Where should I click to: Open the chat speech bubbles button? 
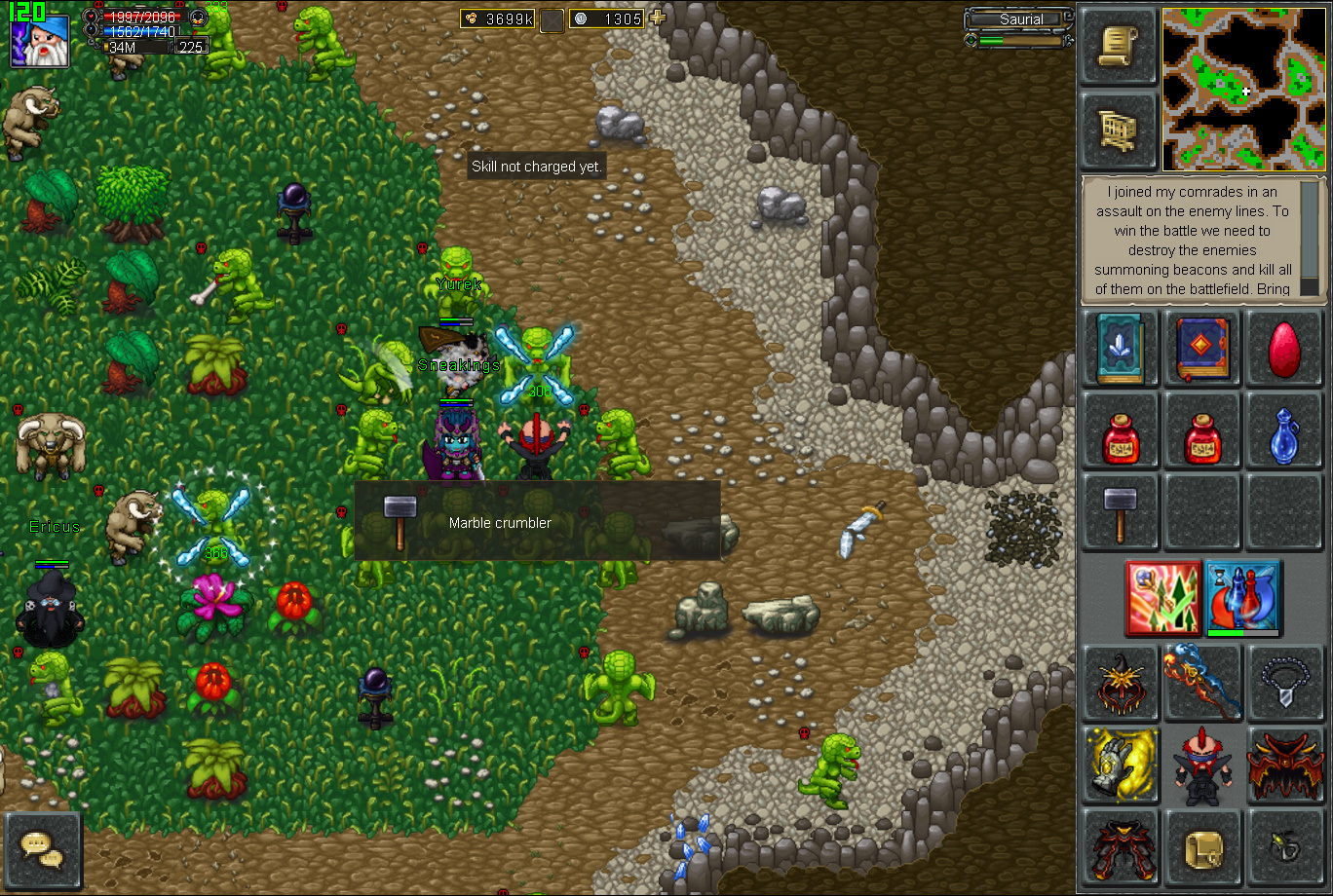43,850
